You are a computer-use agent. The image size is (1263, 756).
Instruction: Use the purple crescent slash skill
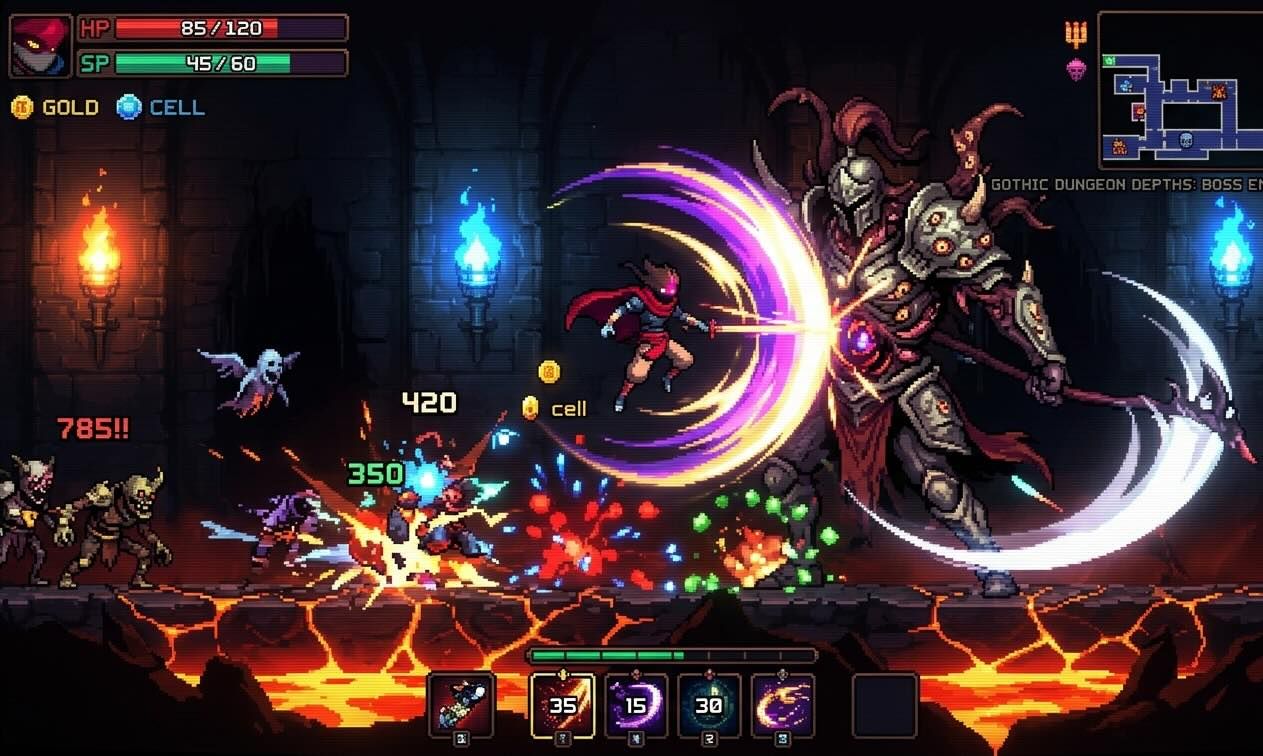(636, 705)
